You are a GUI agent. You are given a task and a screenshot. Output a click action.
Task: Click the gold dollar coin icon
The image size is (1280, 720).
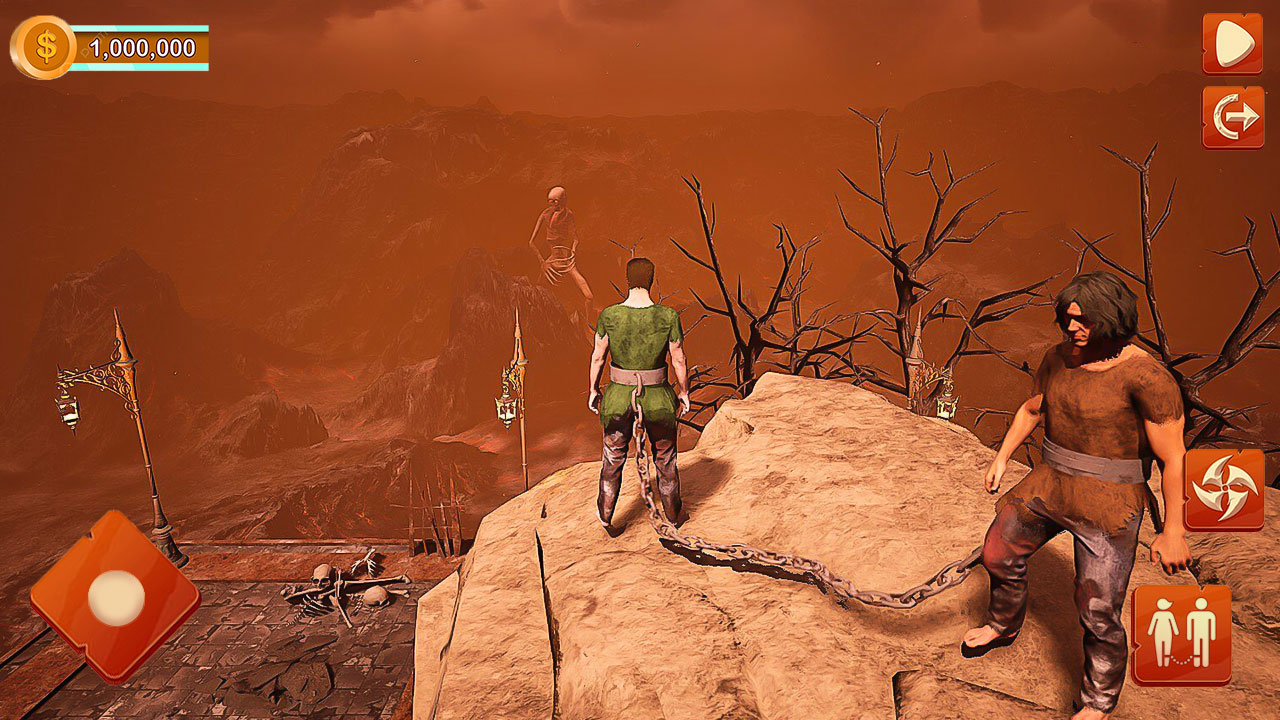tap(44, 47)
